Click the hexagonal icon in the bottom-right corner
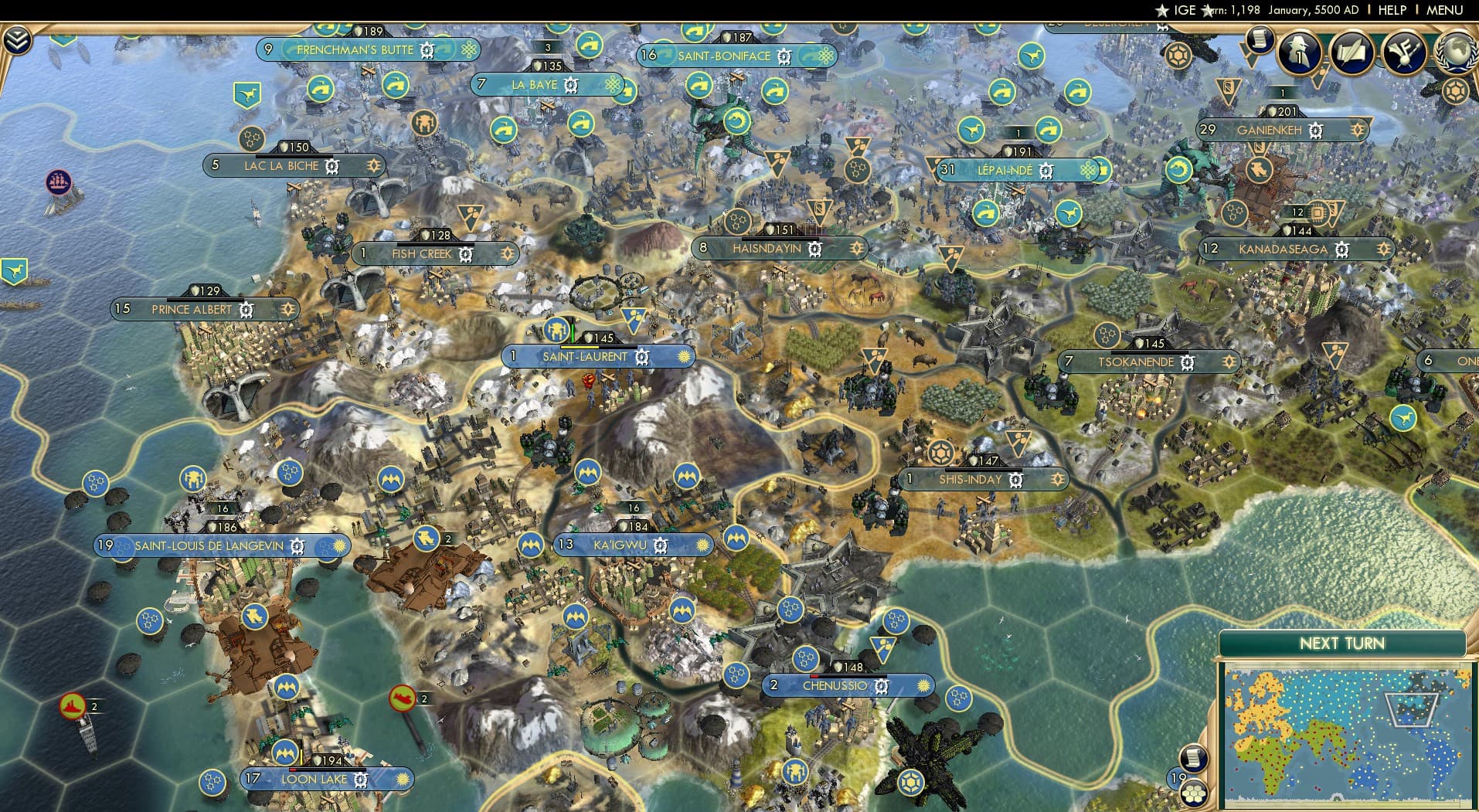Image resolution: width=1479 pixels, height=812 pixels. 1195,795
